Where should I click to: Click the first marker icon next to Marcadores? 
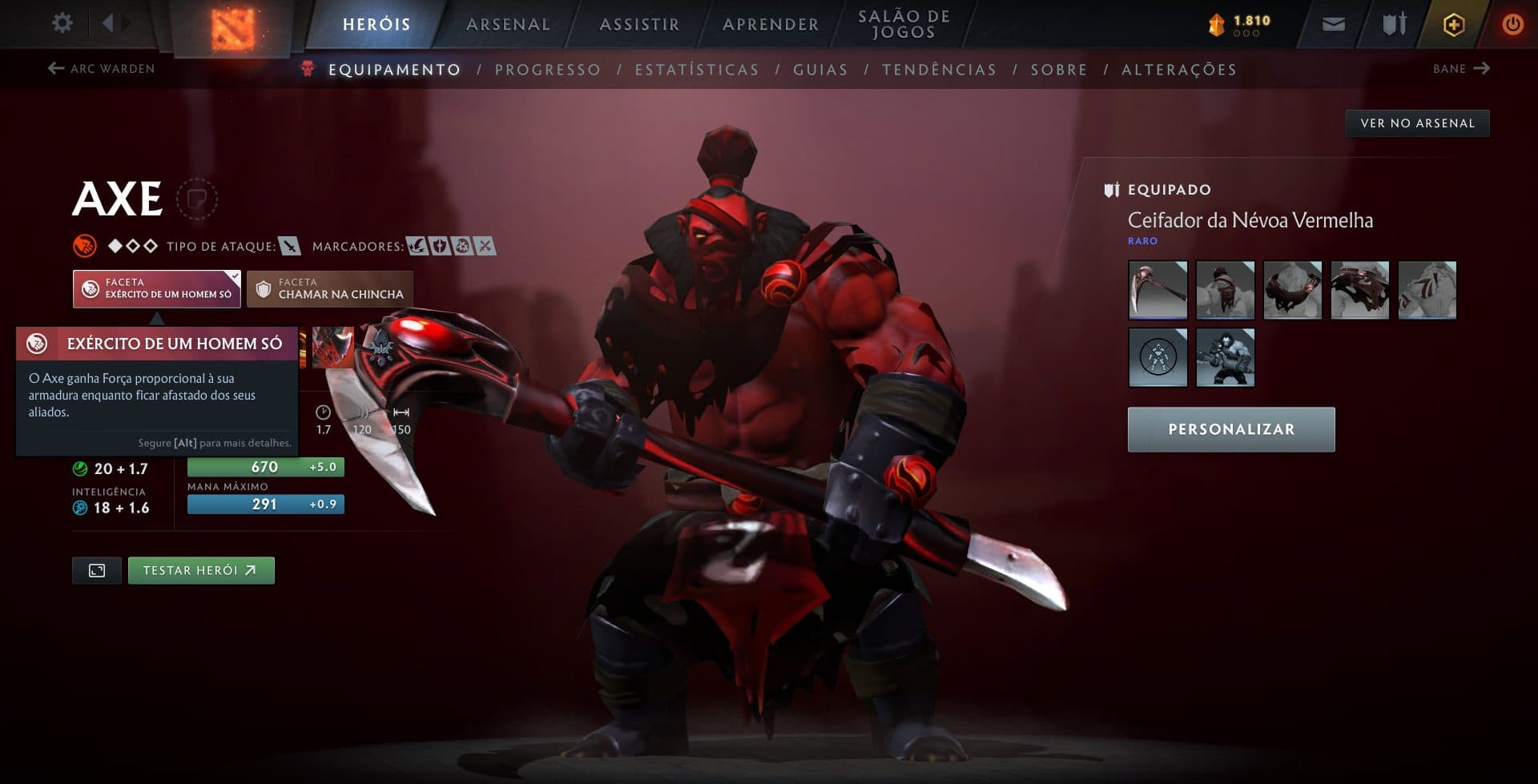[x=419, y=247]
